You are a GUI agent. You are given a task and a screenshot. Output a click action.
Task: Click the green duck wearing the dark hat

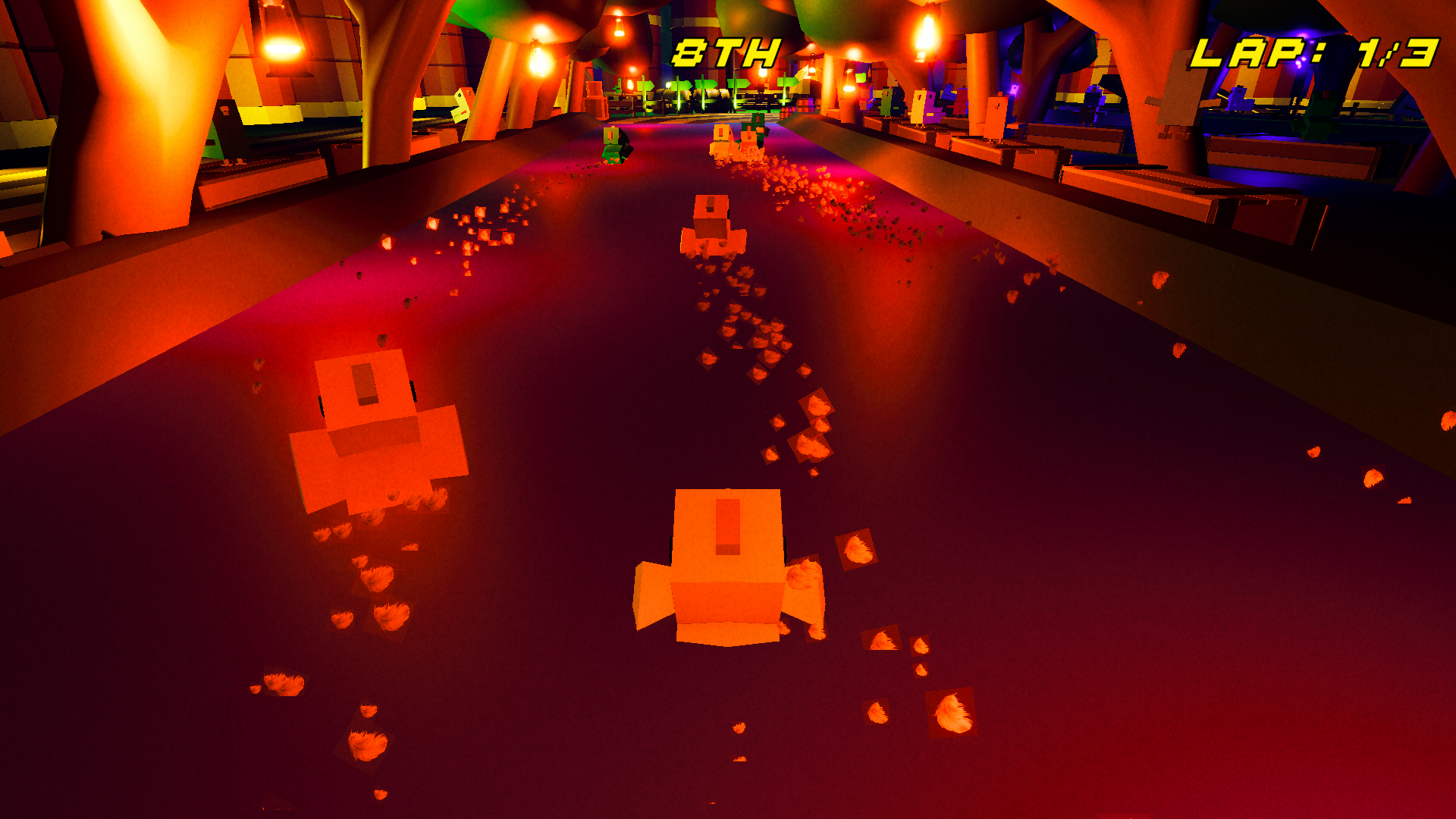point(611,138)
